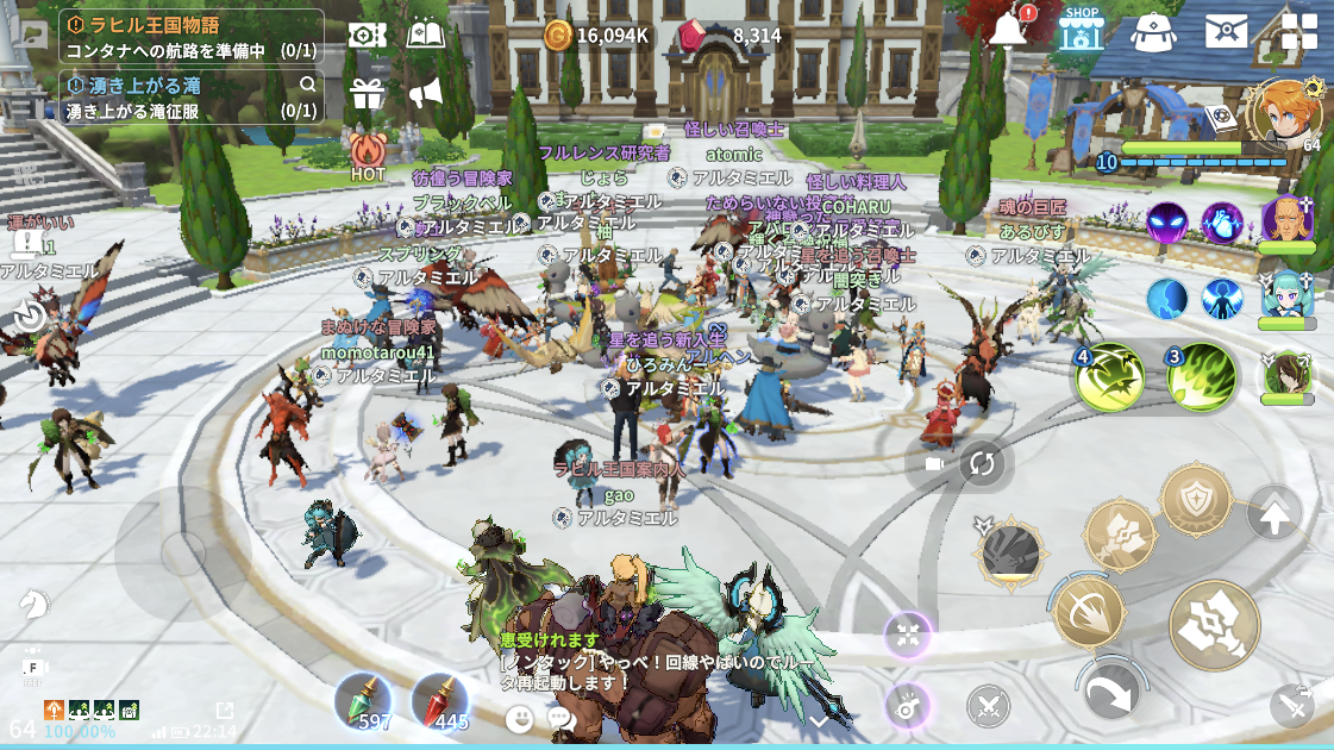Open the gift box rewards icon

tap(367, 93)
